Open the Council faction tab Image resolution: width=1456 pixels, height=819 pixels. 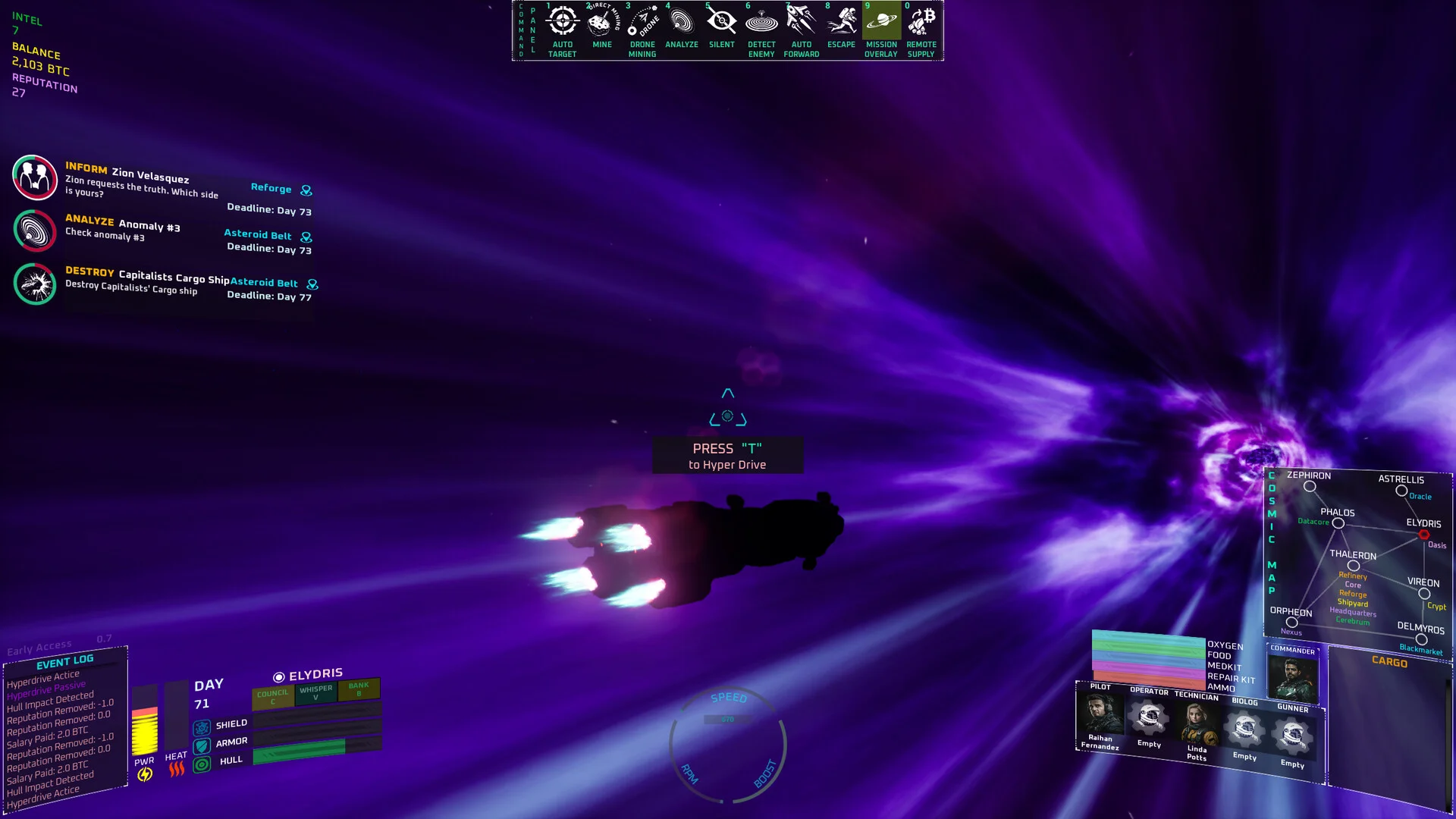[272, 696]
